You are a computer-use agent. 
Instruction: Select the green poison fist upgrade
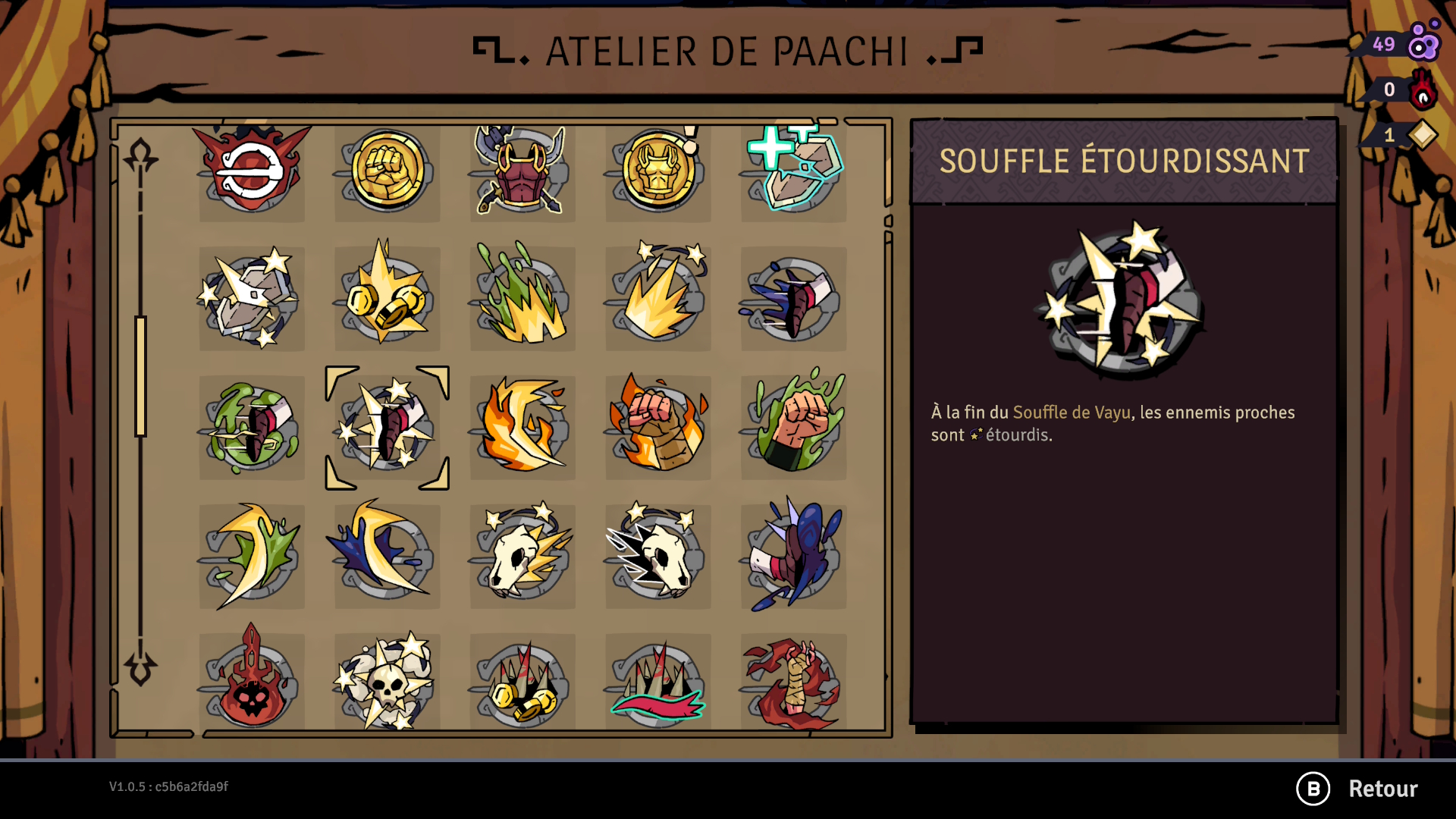tap(793, 428)
